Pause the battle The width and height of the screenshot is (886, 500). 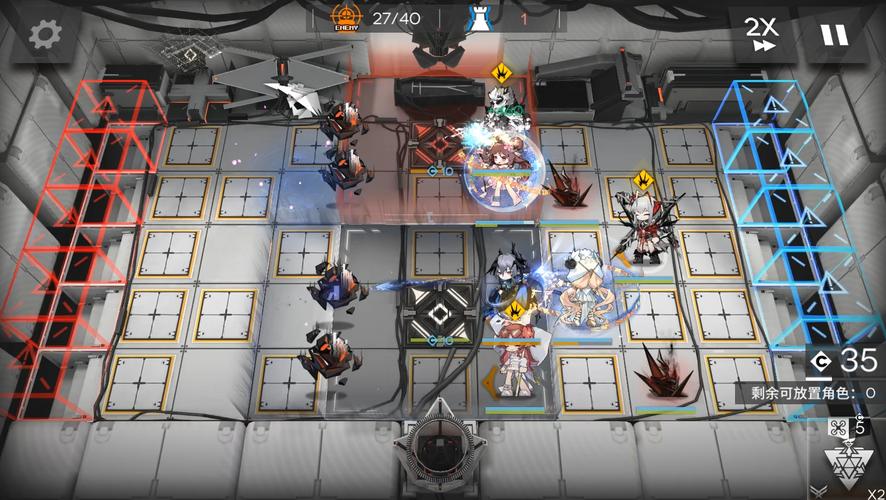(x=833, y=34)
